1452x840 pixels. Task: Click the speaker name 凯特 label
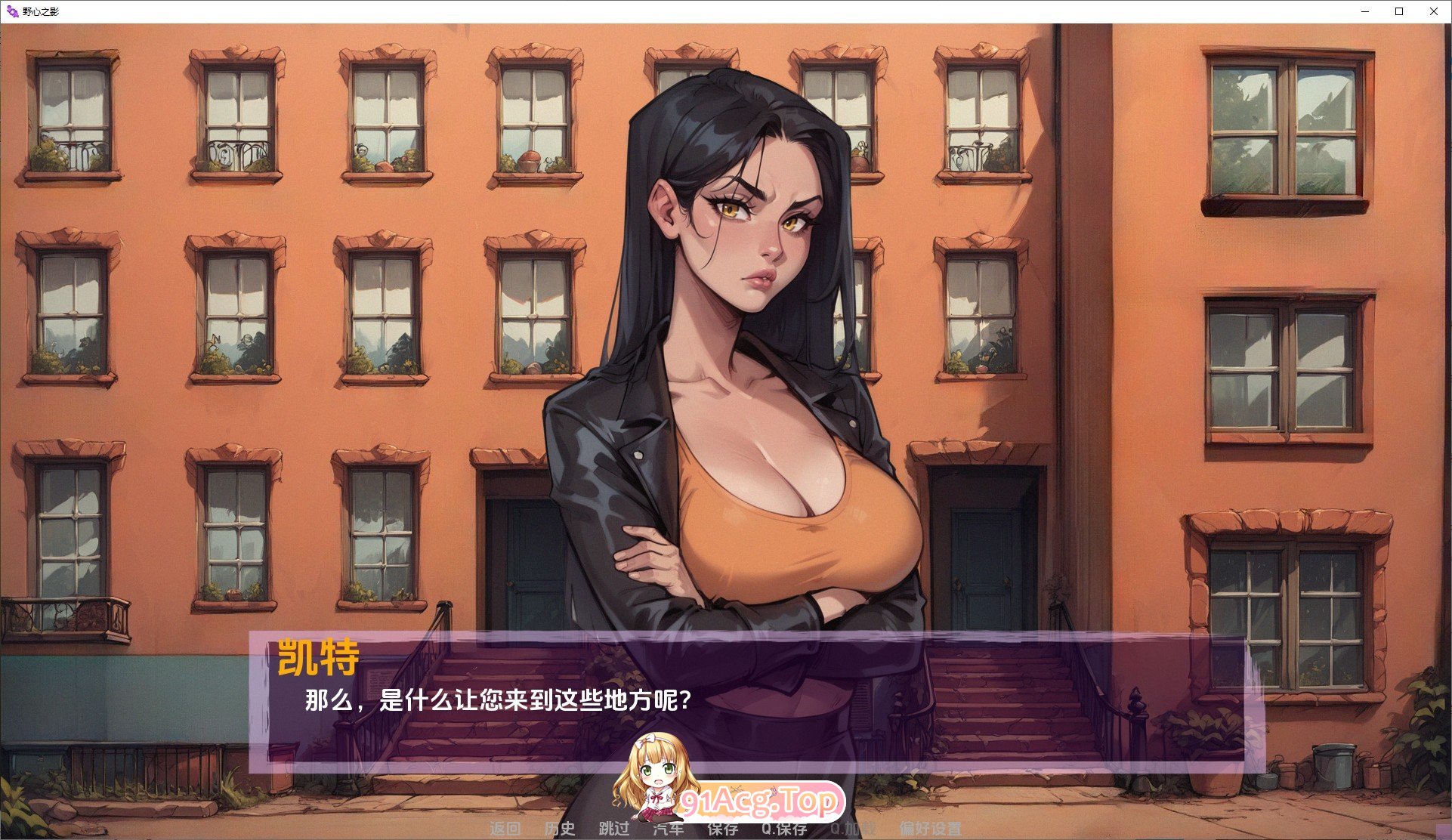[321, 661]
